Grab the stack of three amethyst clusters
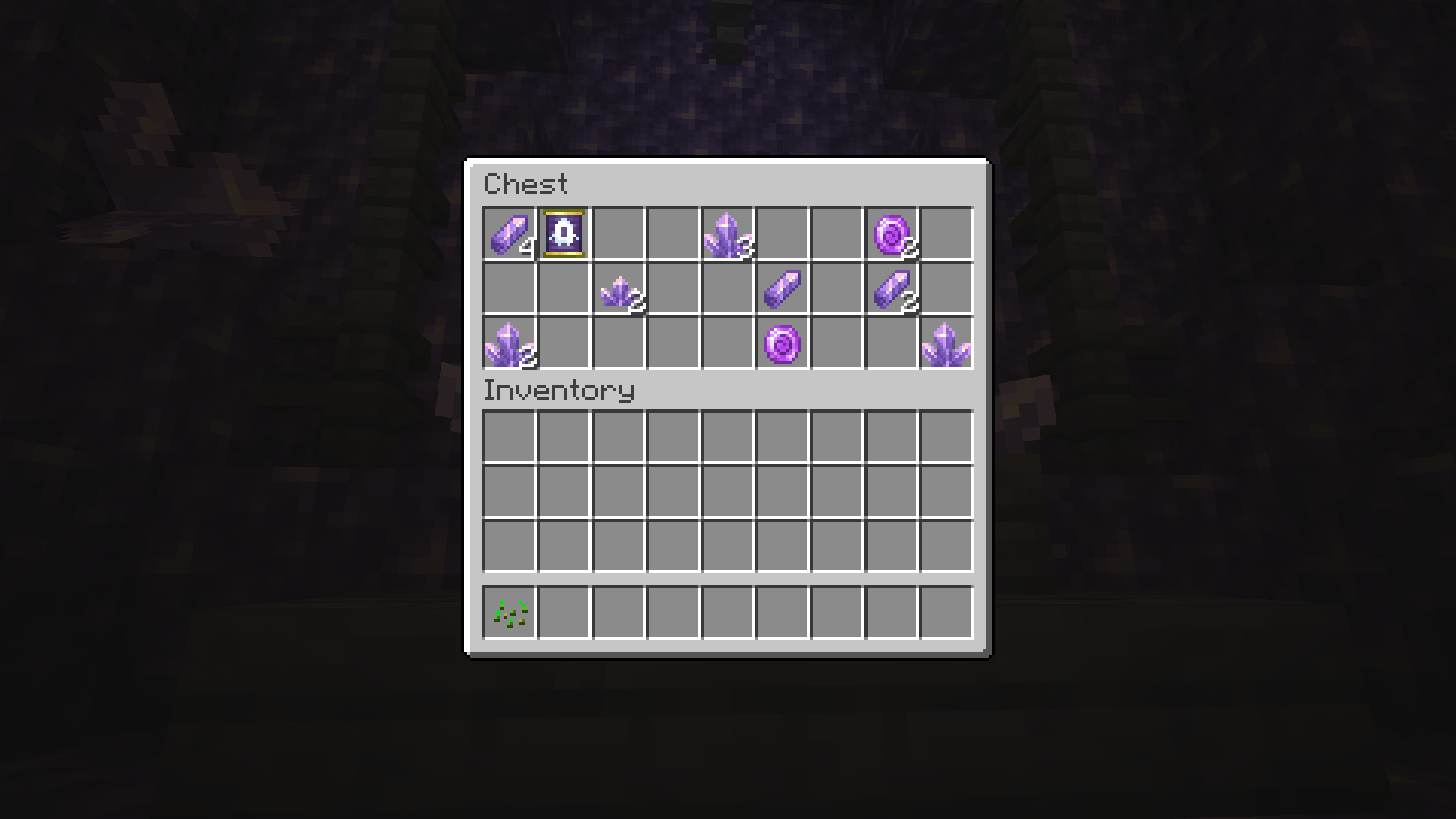The image size is (1456, 819). tap(727, 234)
